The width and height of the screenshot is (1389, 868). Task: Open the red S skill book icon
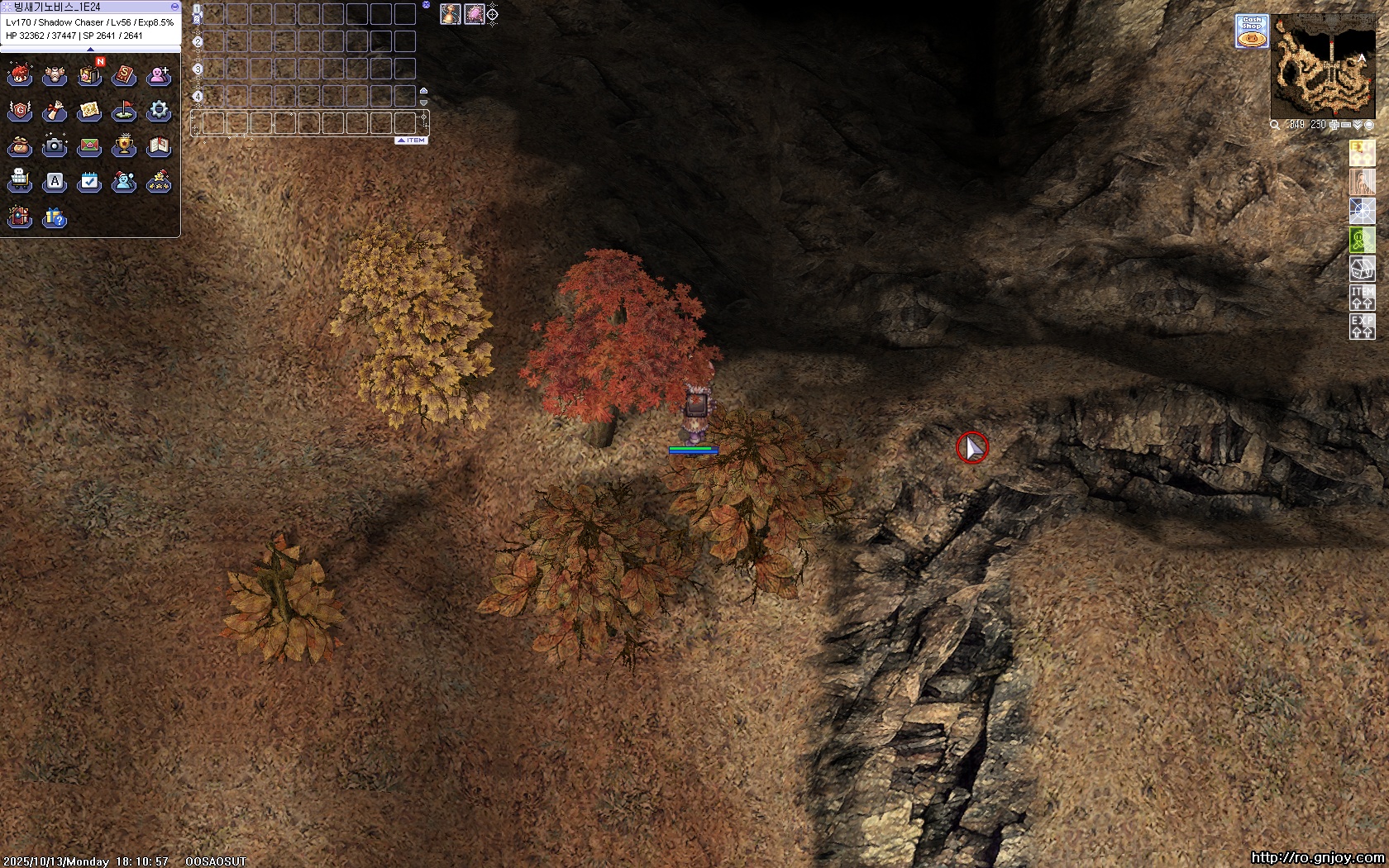click(124, 76)
